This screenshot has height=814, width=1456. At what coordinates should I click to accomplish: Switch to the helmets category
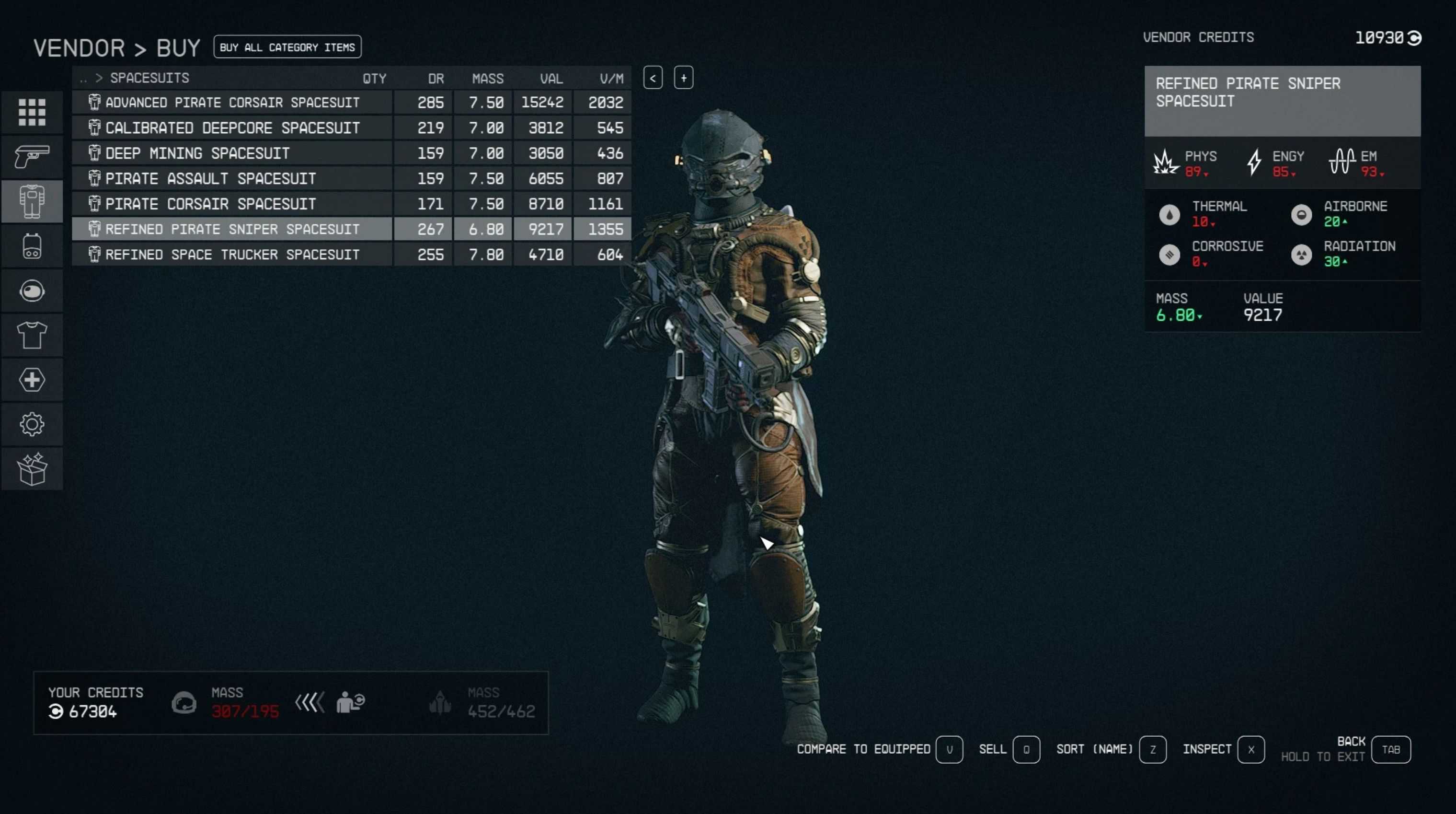click(32, 291)
